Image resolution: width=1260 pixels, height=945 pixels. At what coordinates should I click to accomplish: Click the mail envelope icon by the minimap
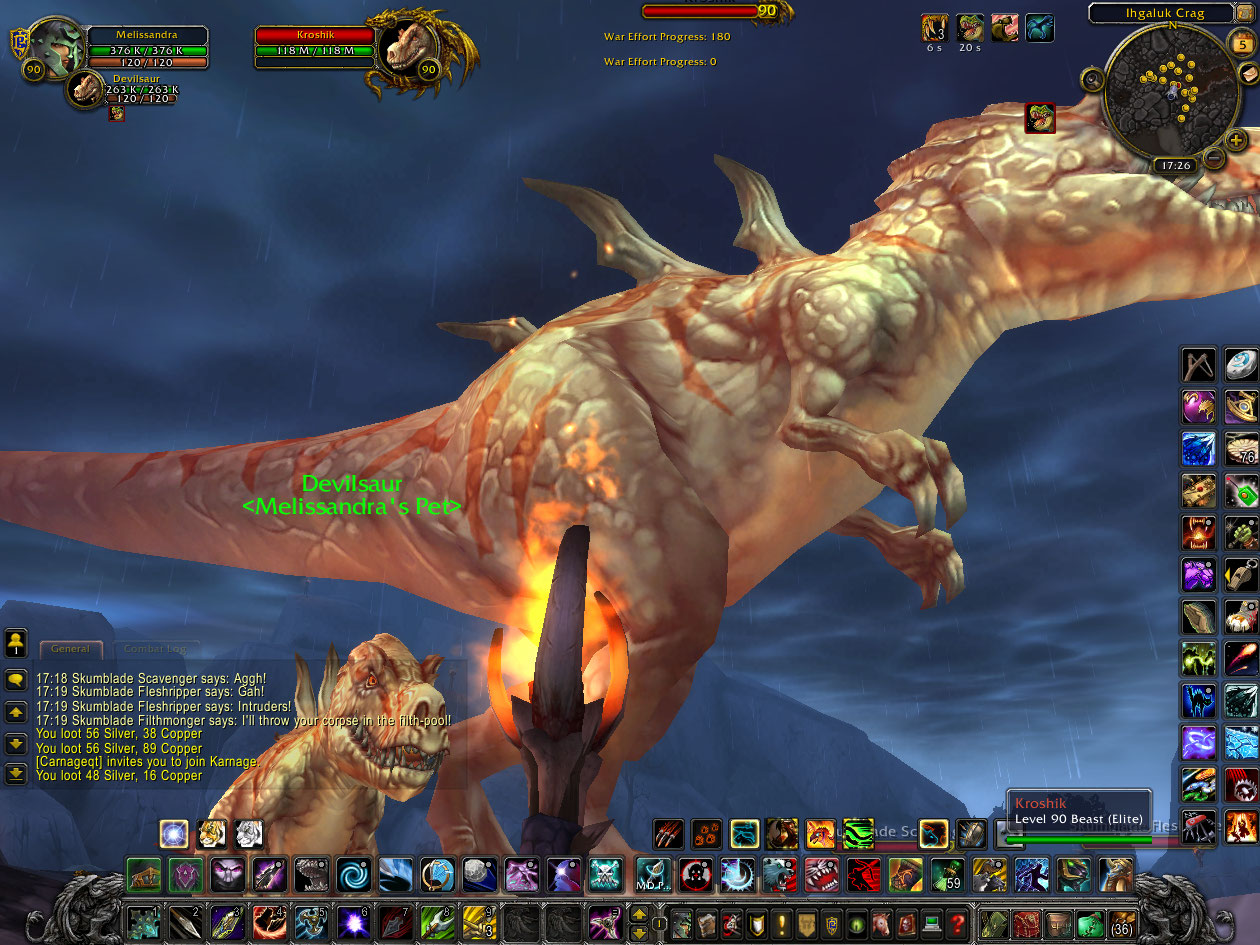pos(1247,74)
